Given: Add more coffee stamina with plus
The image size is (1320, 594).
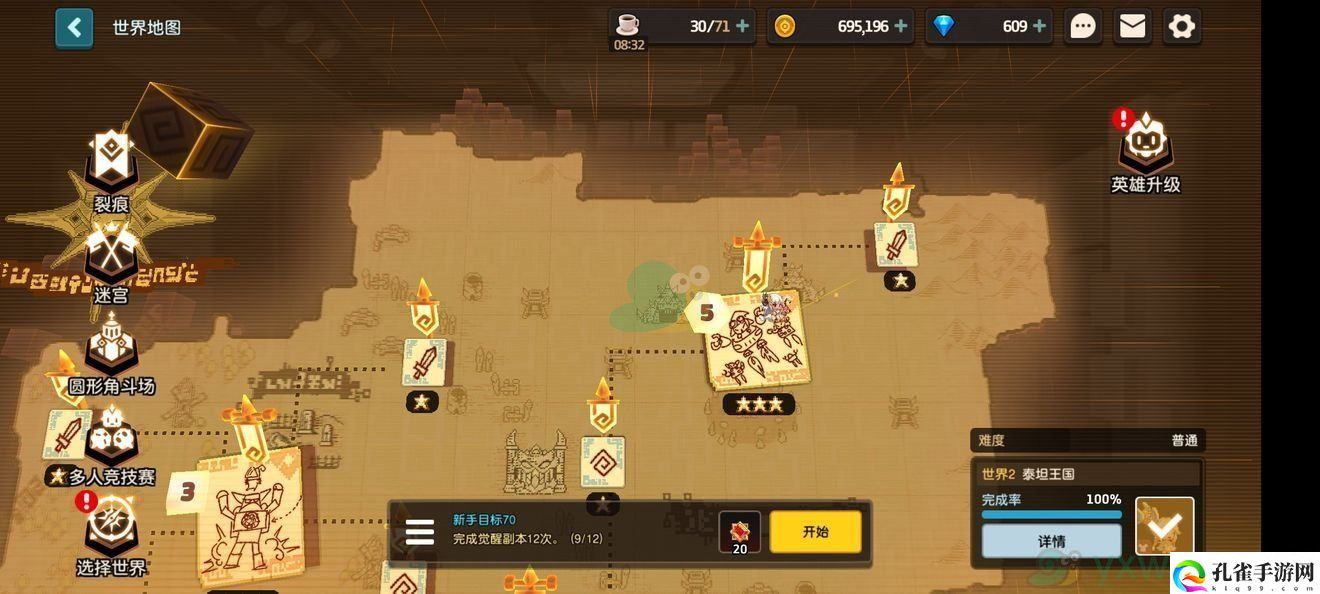Looking at the screenshot, I should [x=742, y=27].
